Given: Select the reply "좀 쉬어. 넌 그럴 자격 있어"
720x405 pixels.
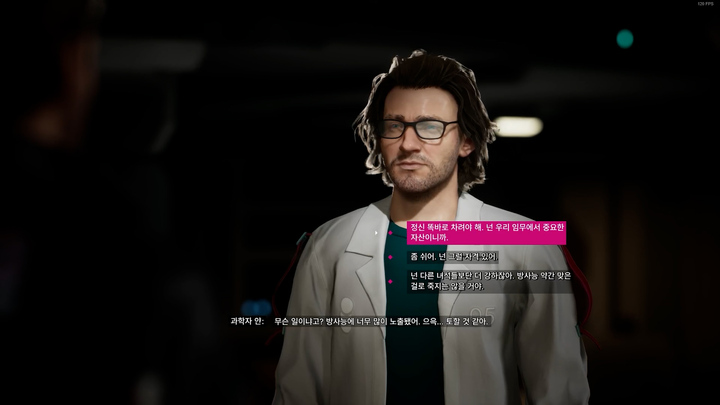Looking at the screenshot, I should tap(454, 257).
